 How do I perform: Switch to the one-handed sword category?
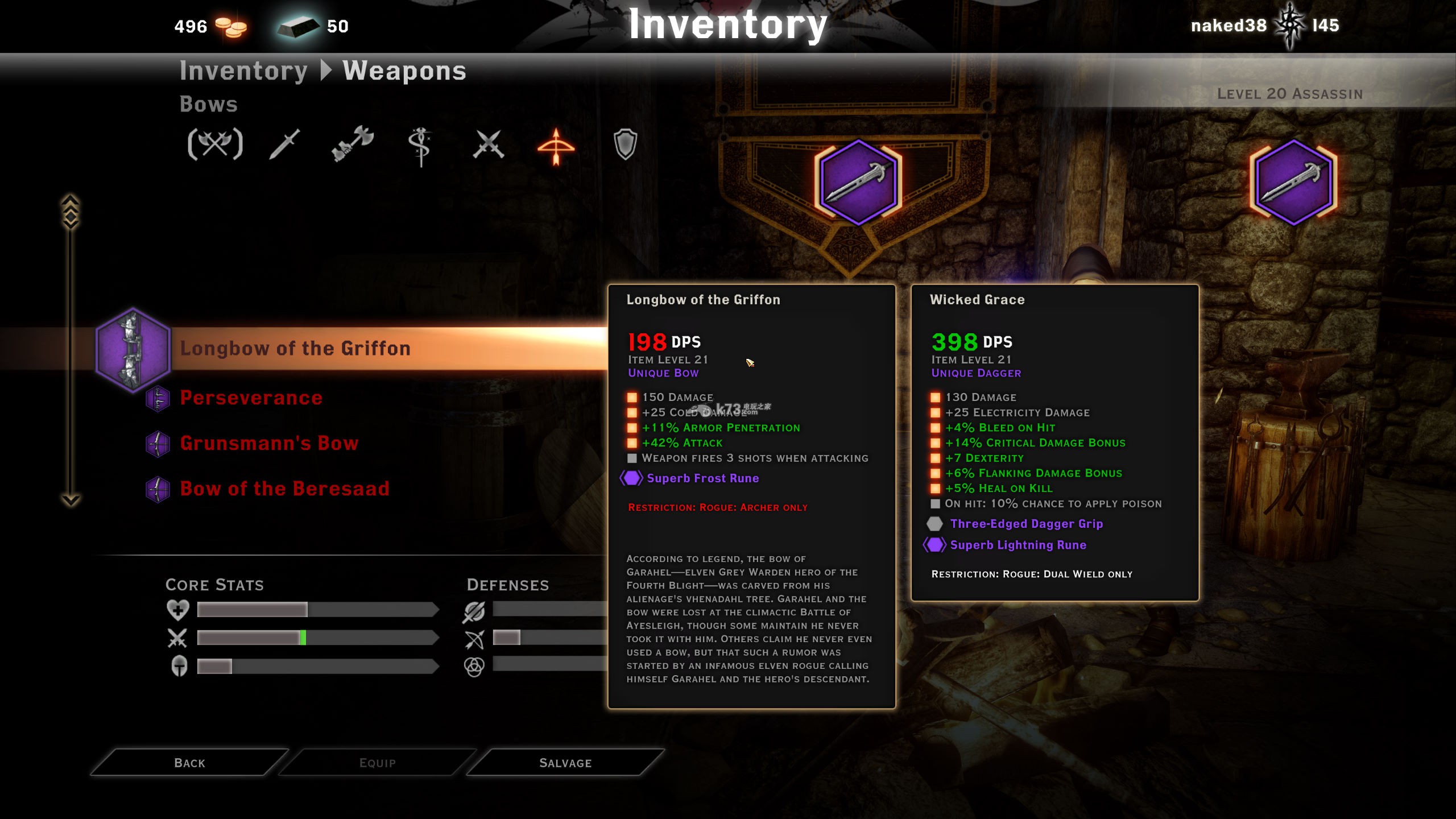point(284,144)
